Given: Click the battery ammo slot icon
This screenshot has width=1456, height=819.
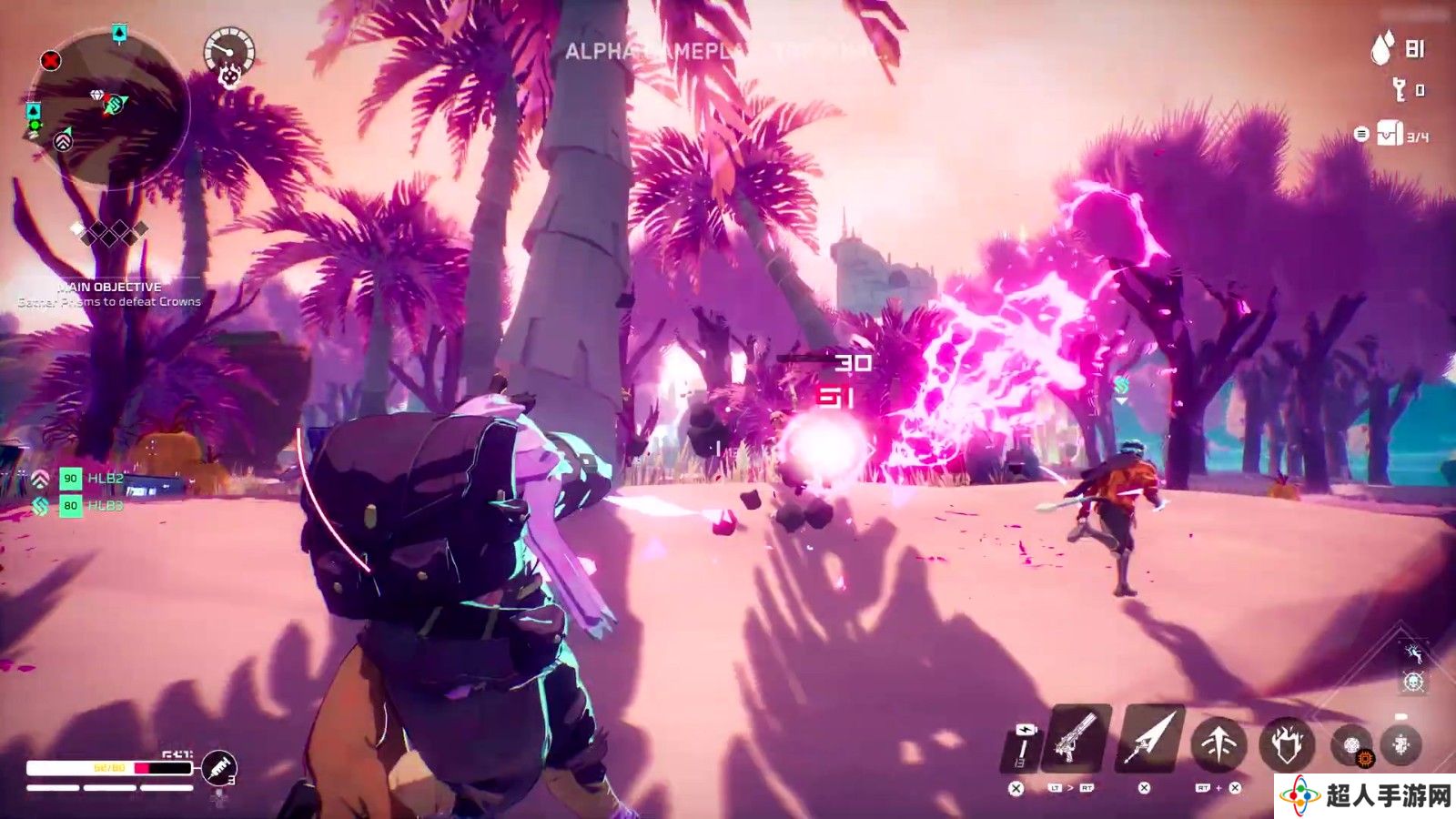Looking at the screenshot, I should click(x=1024, y=744).
